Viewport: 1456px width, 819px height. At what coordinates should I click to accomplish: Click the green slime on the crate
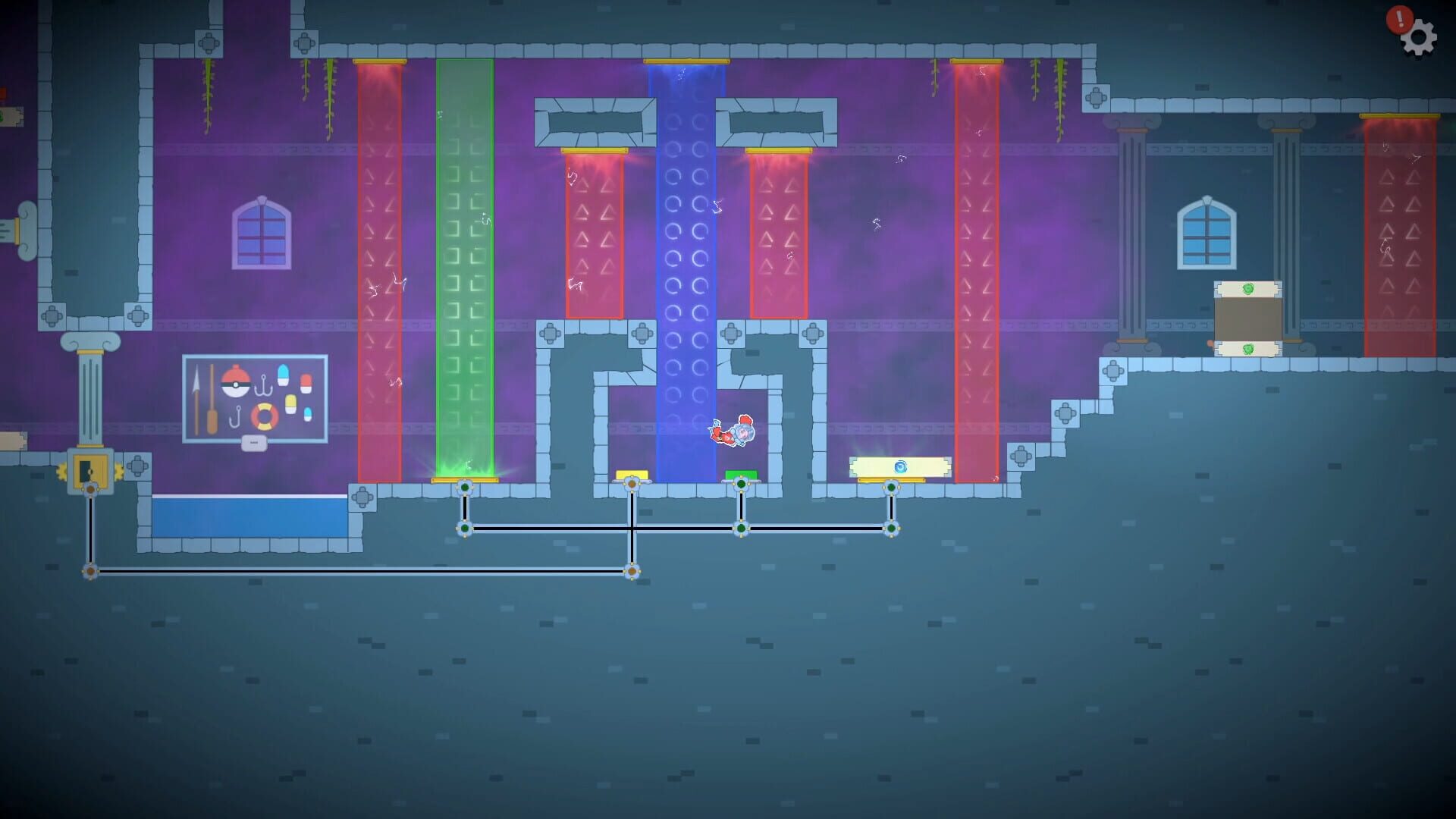(x=1248, y=287)
